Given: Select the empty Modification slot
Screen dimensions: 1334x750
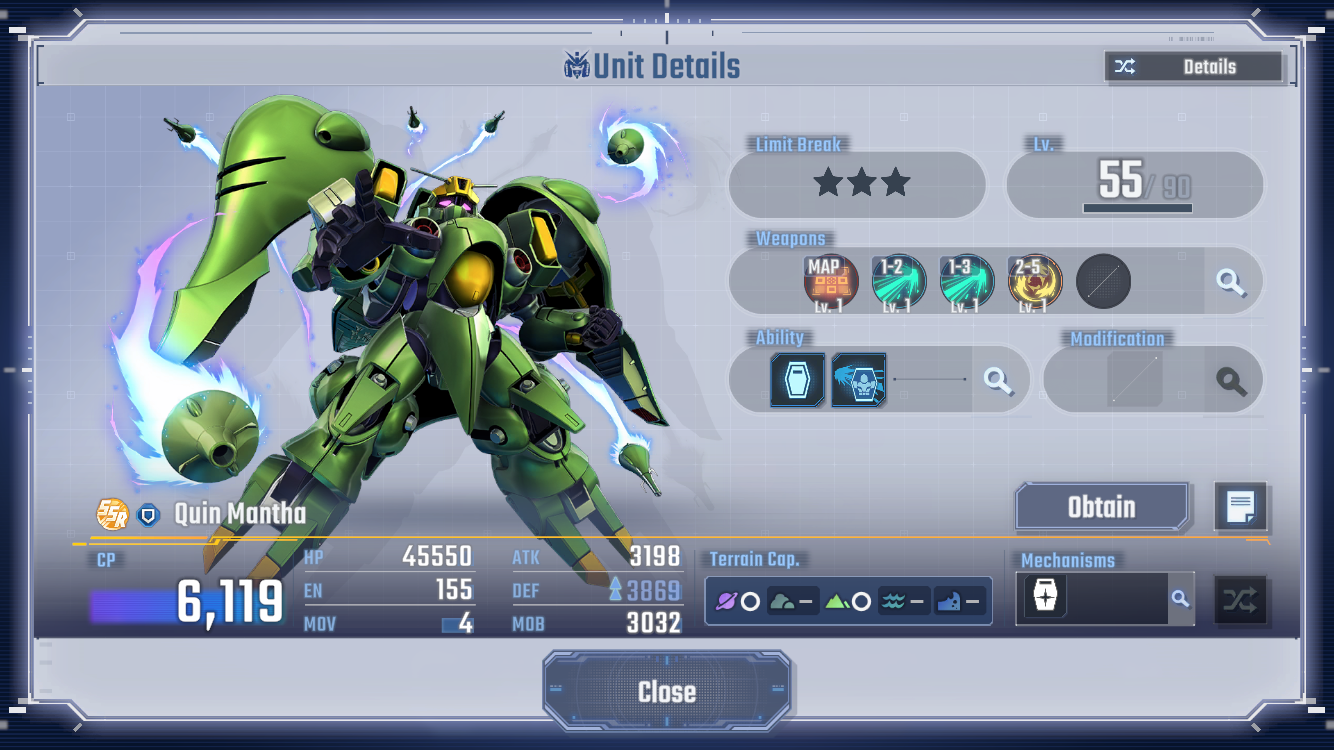Looking at the screenshot, I should [1134, 380].
